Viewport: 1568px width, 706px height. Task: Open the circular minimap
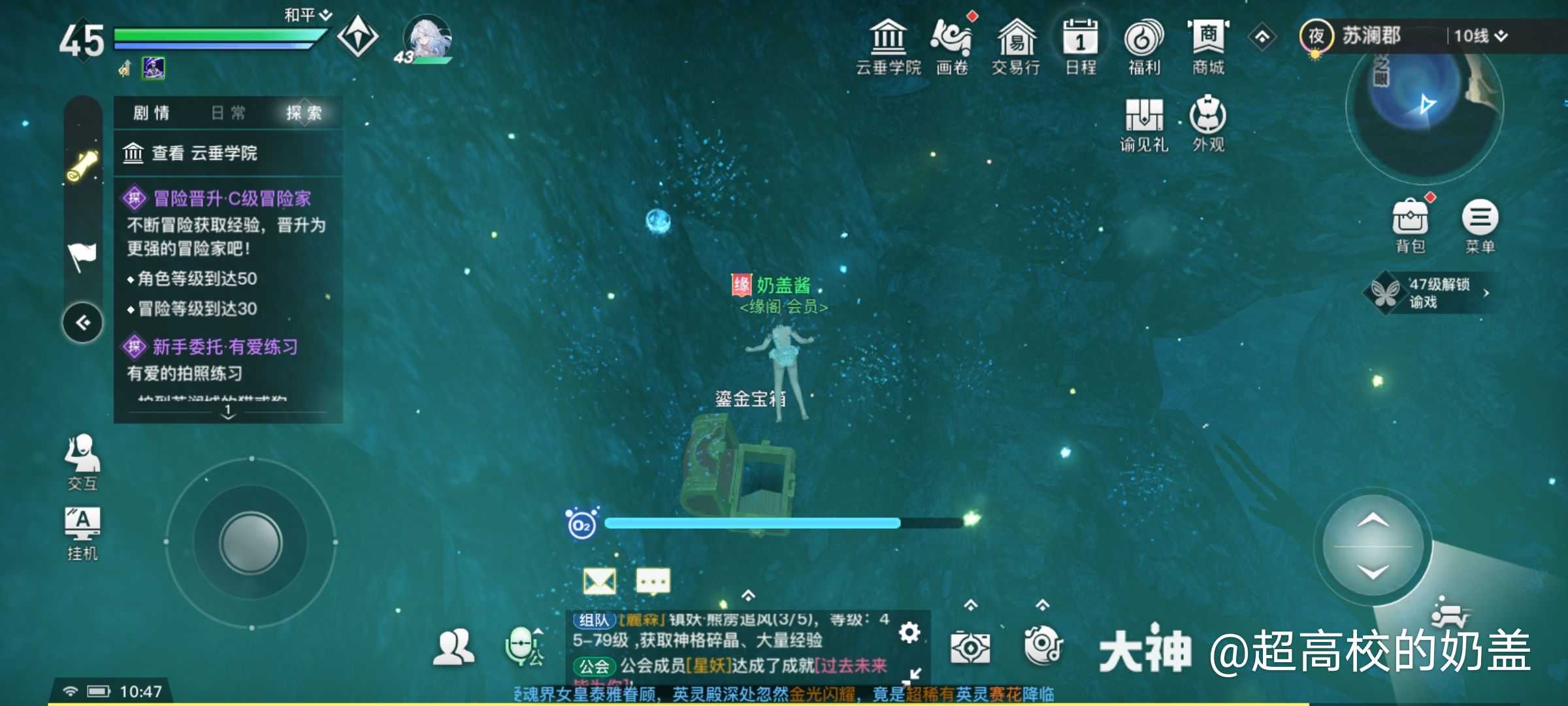click(x=1424, y=108)
